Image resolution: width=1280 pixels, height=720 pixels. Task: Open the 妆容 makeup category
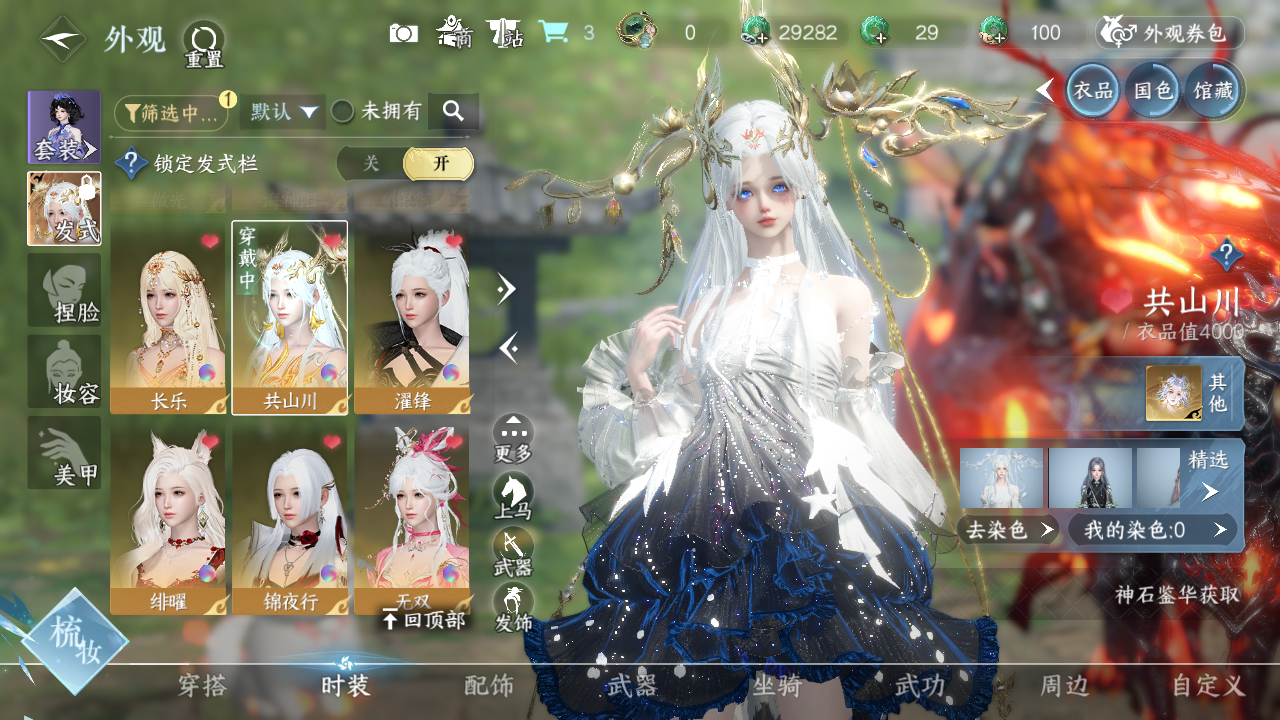64,372
